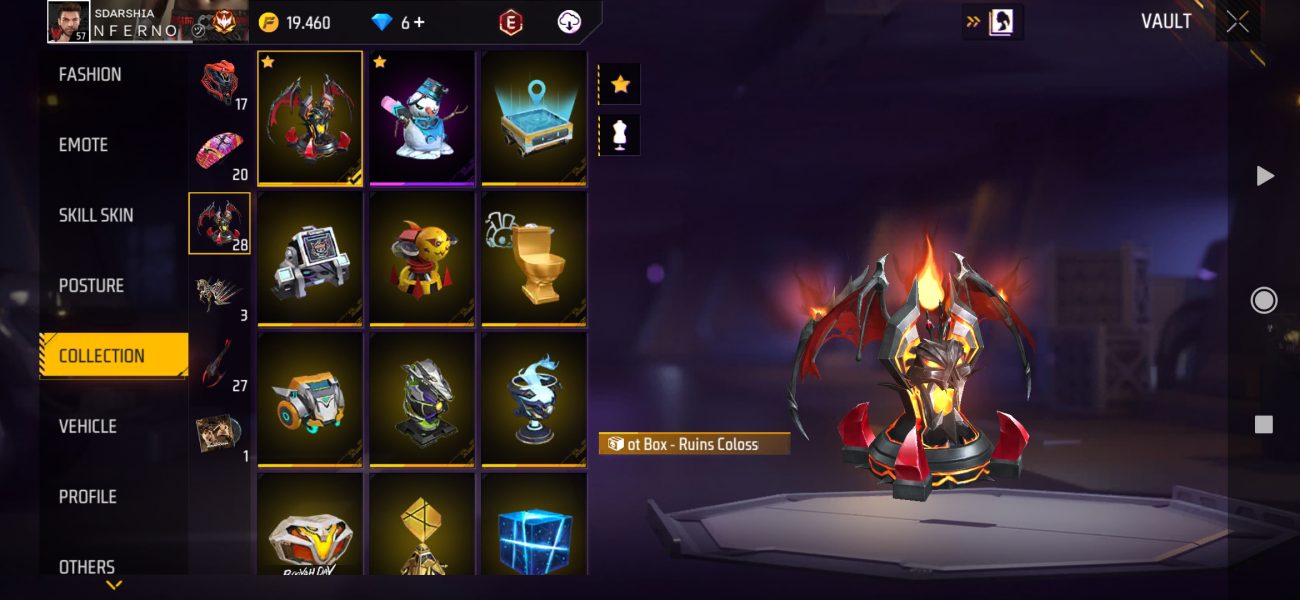
Task: Choose the golden toilet loot box
Action: click(534, 258)
